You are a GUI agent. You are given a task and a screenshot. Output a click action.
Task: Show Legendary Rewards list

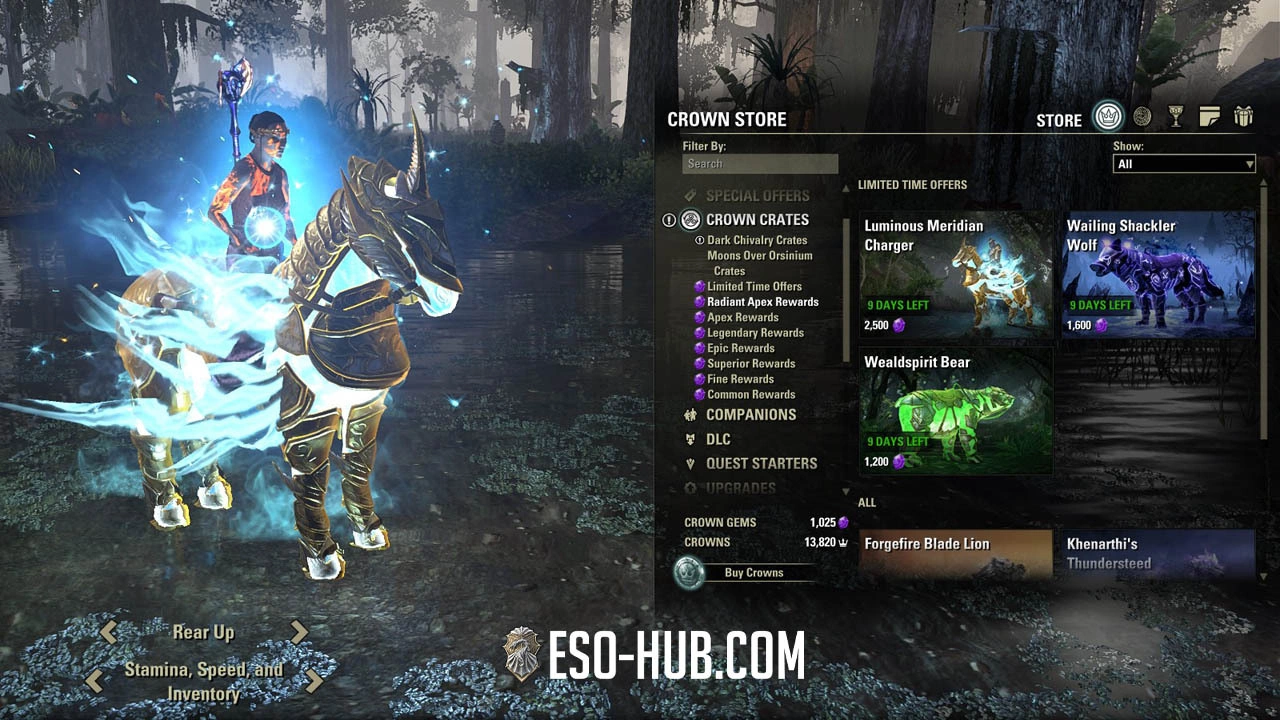[755, 333]
